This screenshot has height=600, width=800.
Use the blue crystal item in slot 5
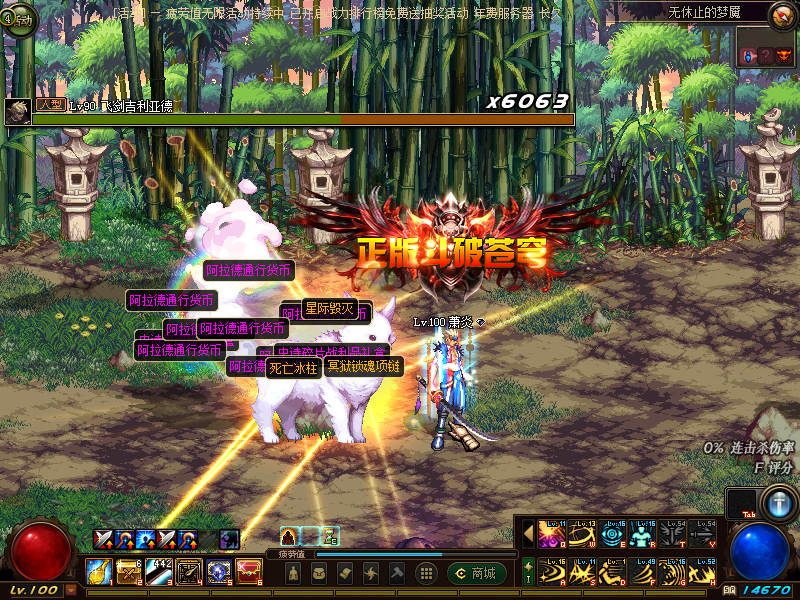(218, 572)
